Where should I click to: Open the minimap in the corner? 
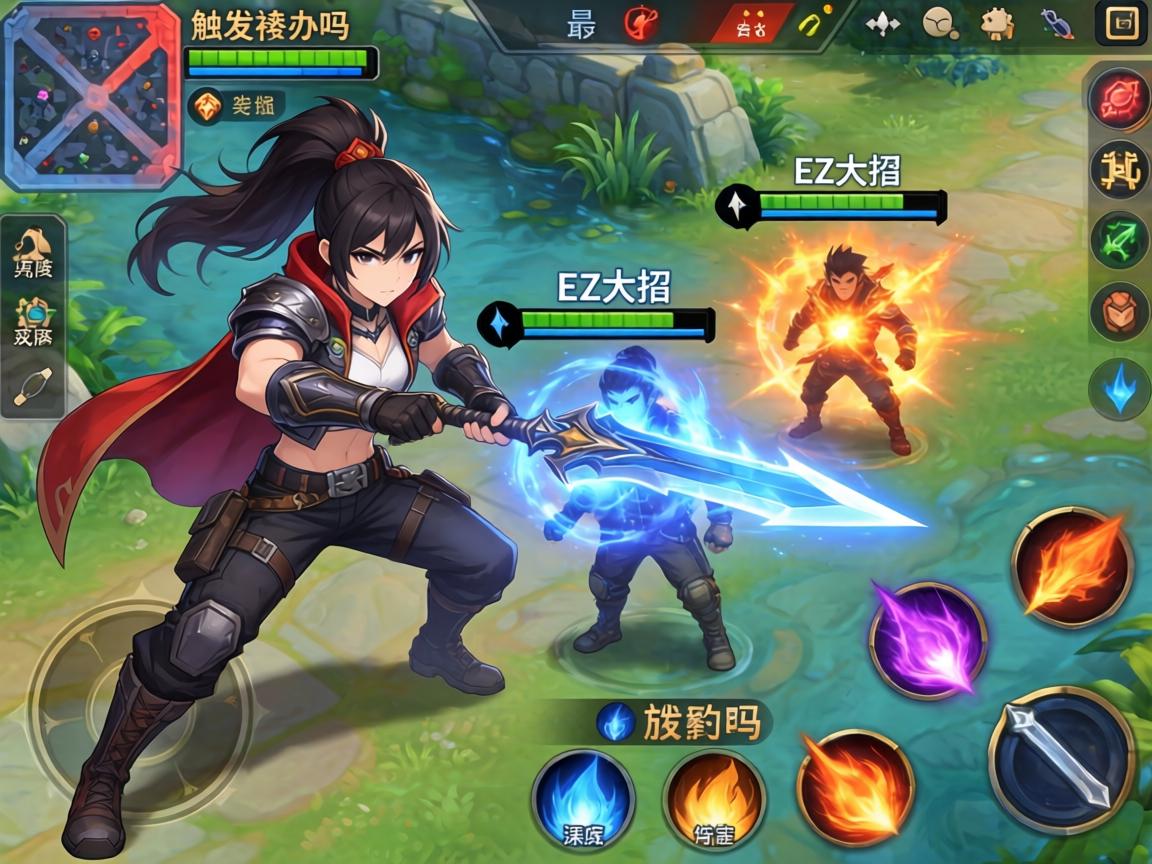pos(93,95)
